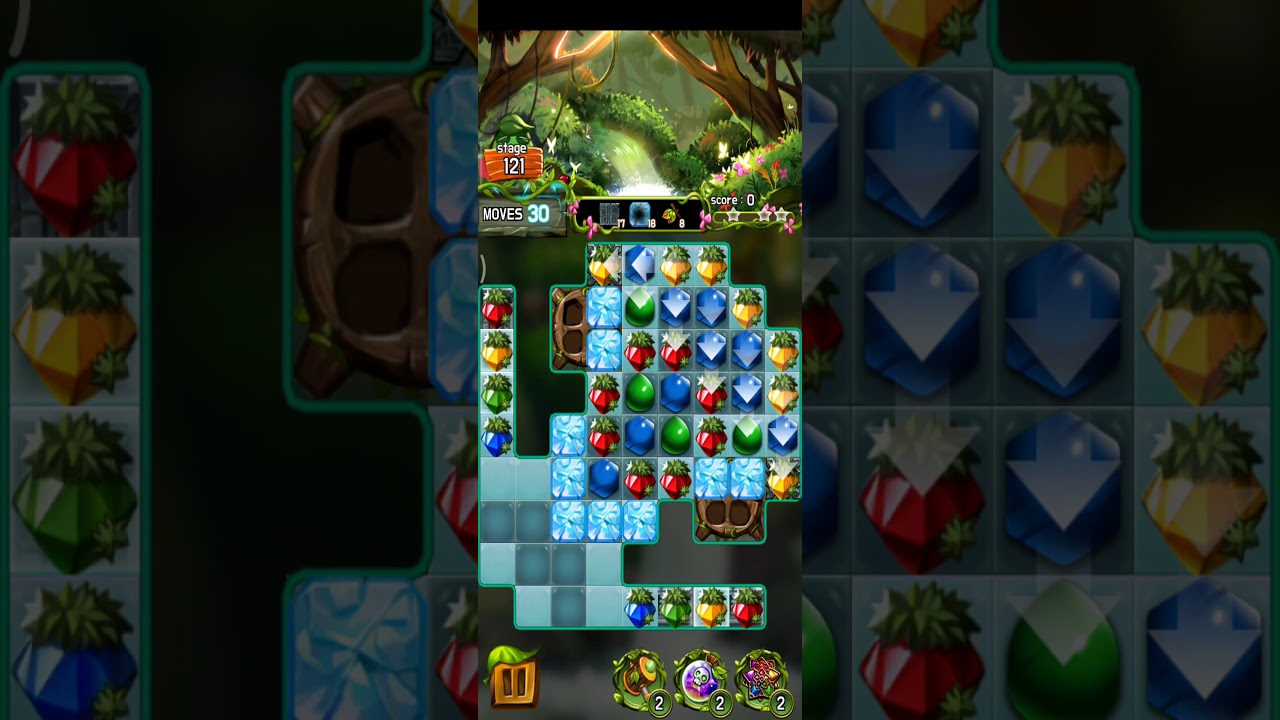Use the skull crystal ball booster
1280x720 pixels.
coord(700,680)
